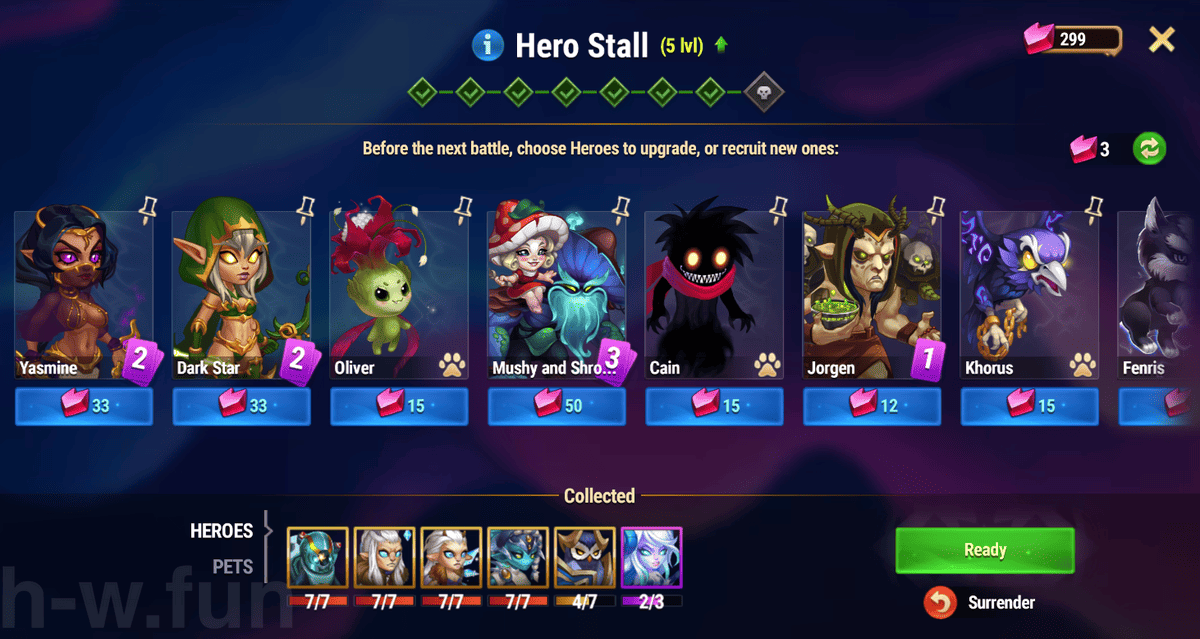Purchase Mushy and Shroom for 50
The image size is (1200, 639).
point(557,407)
